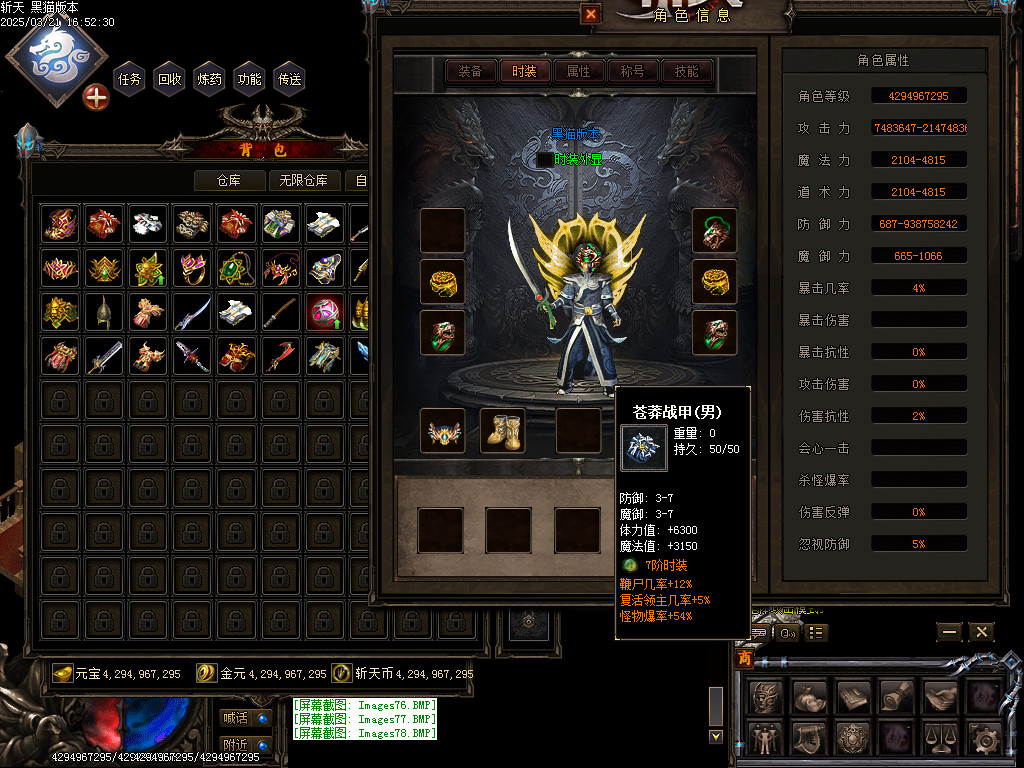Viewport: 1024px width, 768px height.
Task: Click the red plus button under the dragon emblem
Action: pyautogui.click(x=96, y=98)
